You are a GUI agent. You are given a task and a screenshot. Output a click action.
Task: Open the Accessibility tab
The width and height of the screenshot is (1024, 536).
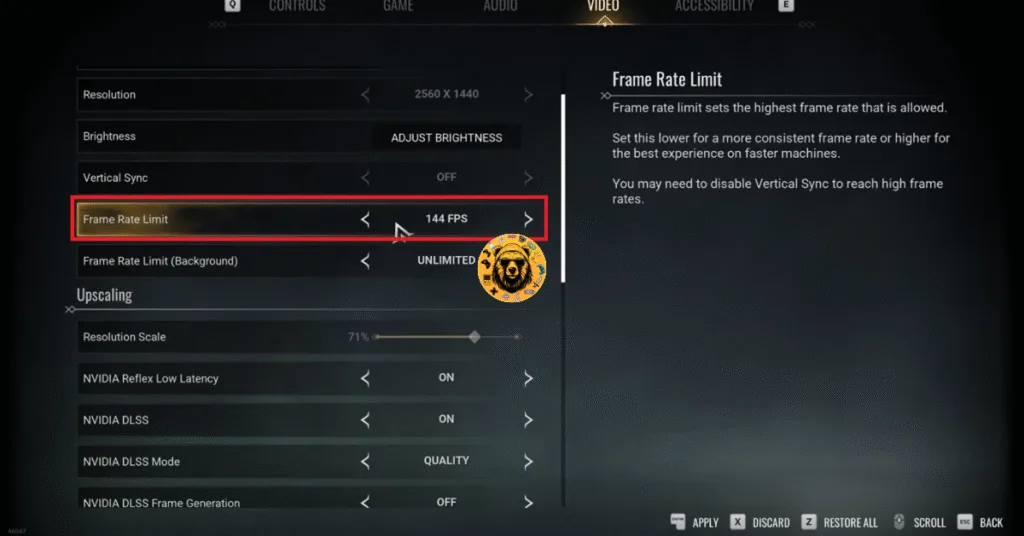pos(714,6)
